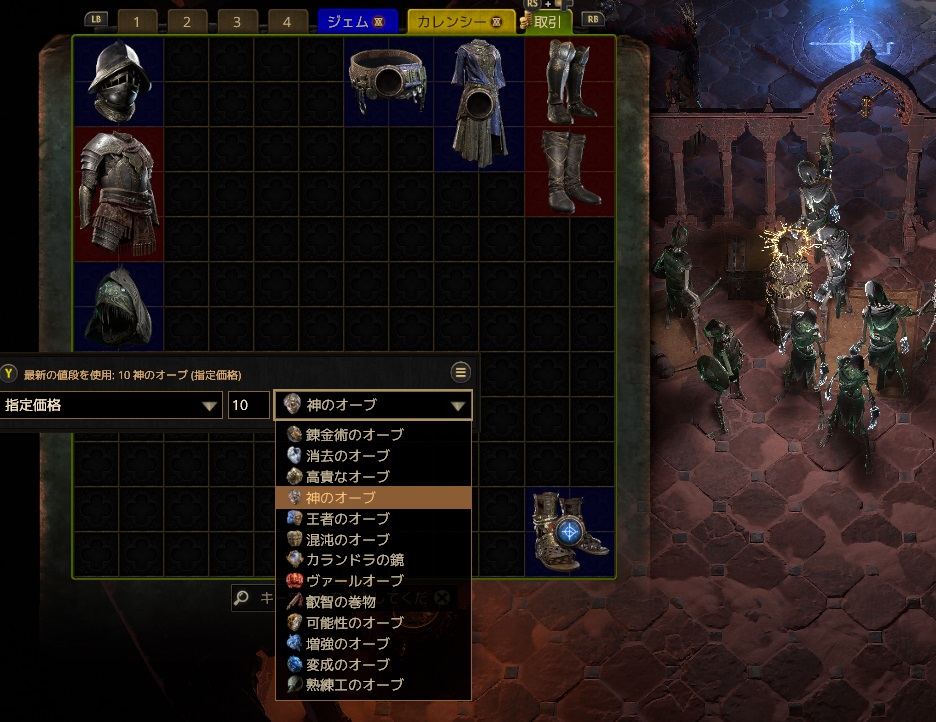This screenshot has height=722, width=936.
Task: Open stash tab 3
Action: (x=237, y=22)
